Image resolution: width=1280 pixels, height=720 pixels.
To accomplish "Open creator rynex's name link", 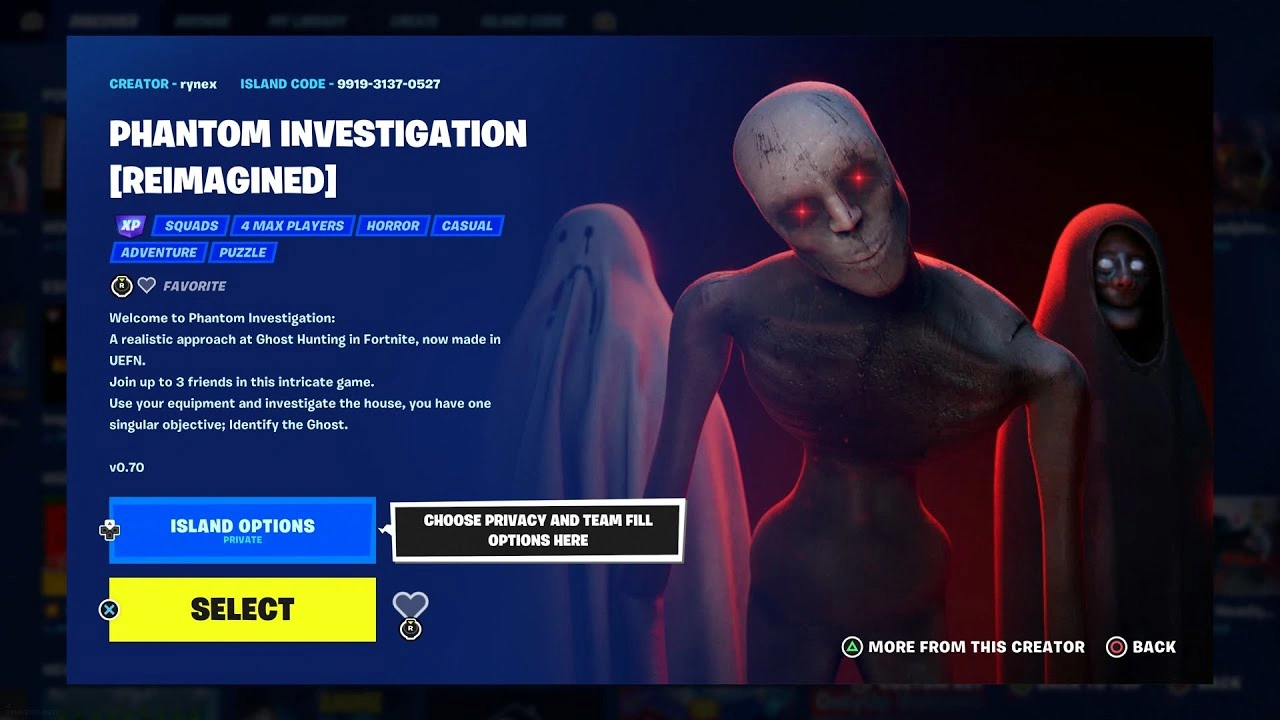I will (198, 84).
